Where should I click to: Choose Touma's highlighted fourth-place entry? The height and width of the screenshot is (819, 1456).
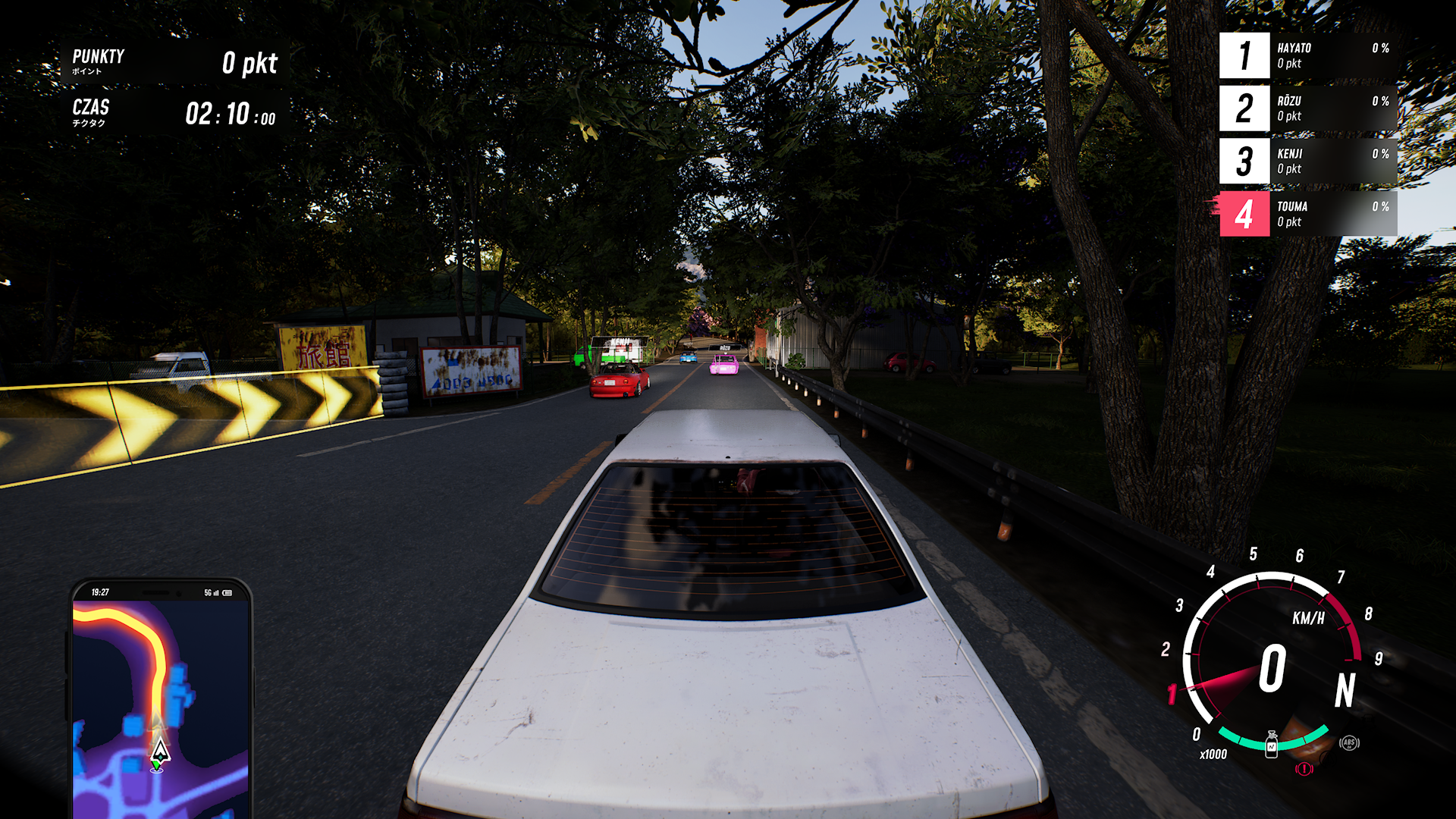(1308, 214)
